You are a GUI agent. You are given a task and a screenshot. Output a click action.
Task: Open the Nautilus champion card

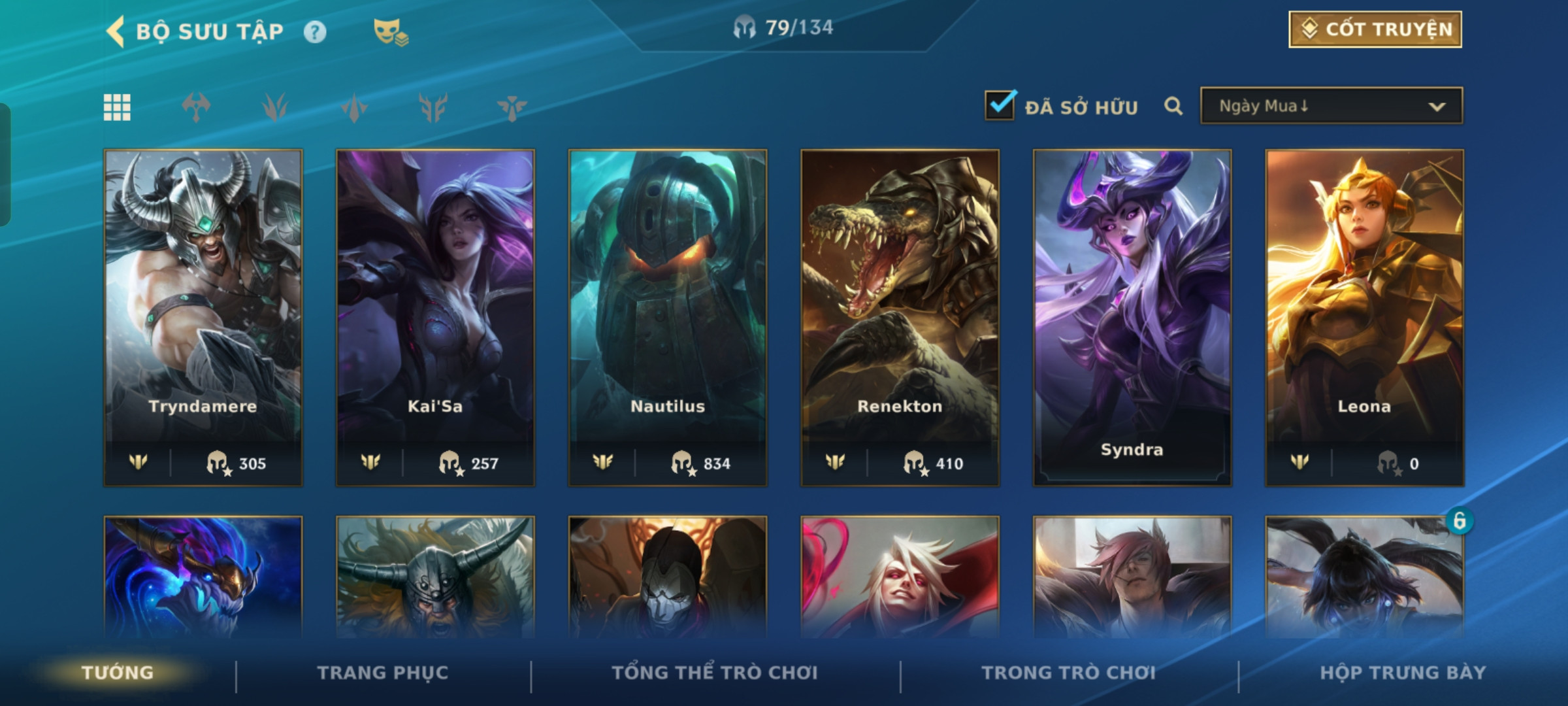[x=668, y=317]
